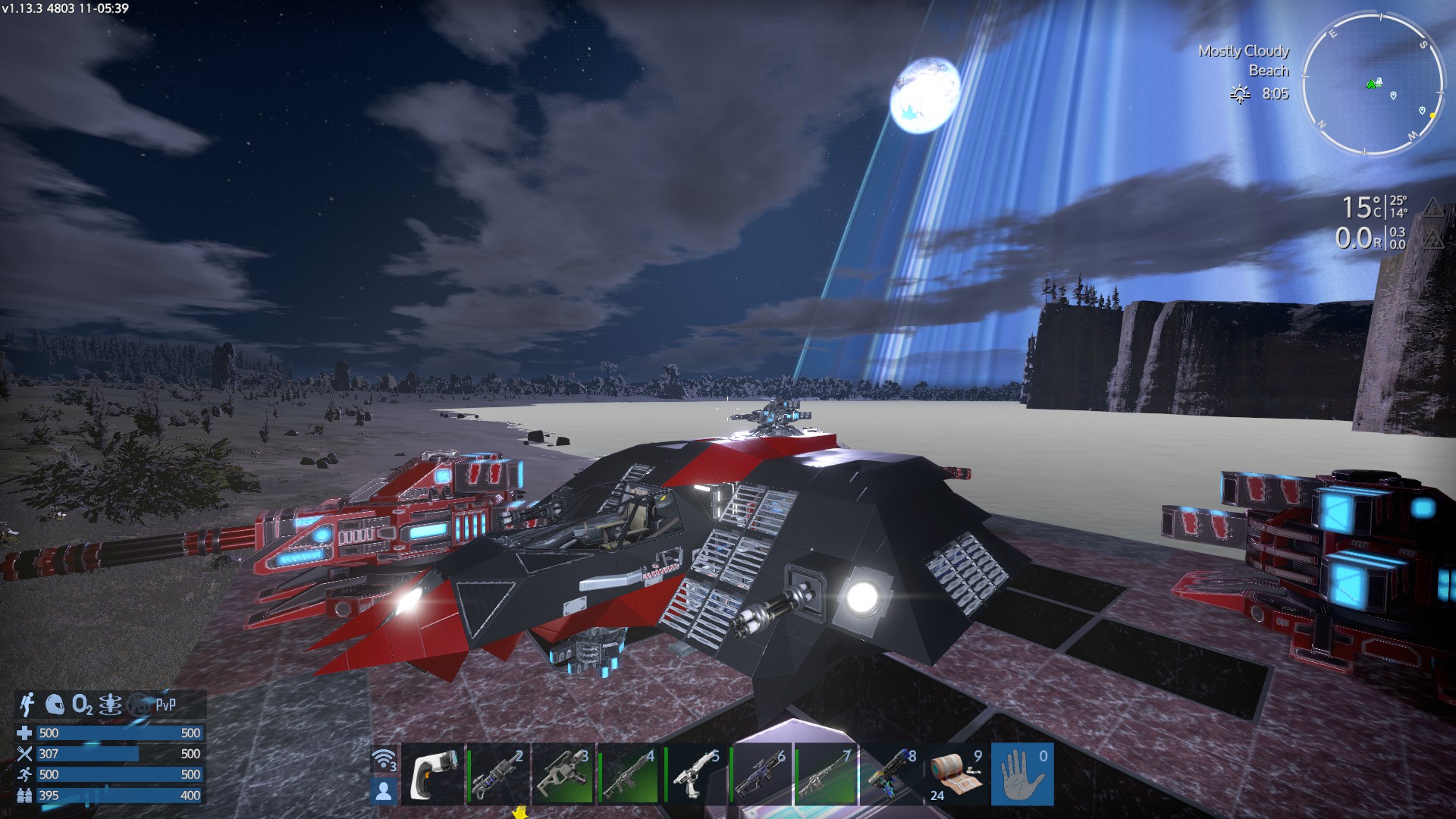Click the green player marker on minimap
Screen dimensions: 1456x819
(1373, 83)
